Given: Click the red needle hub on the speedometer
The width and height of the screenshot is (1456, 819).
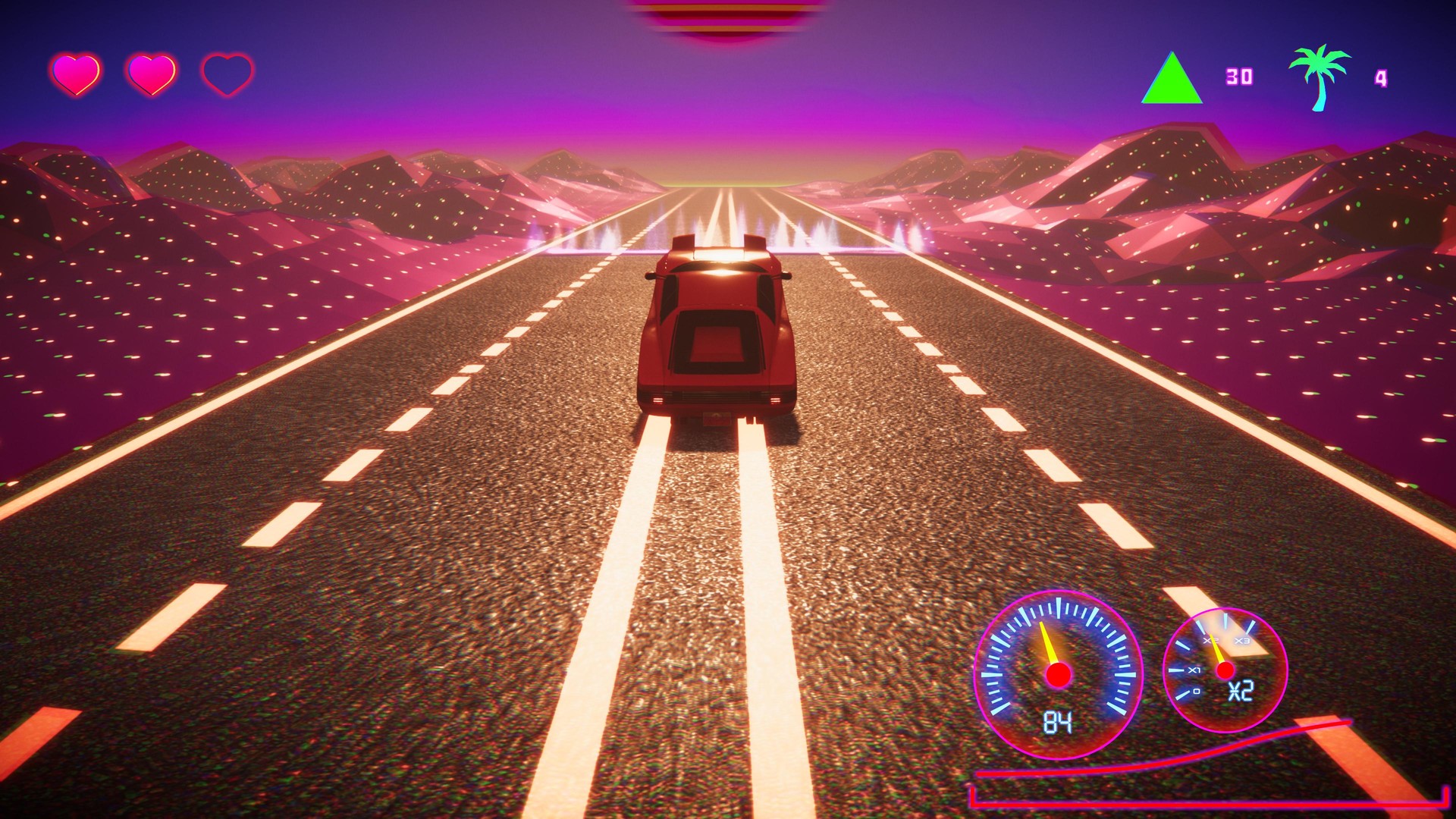Looking at the screenshot, I should click(x=1058, y=674).
